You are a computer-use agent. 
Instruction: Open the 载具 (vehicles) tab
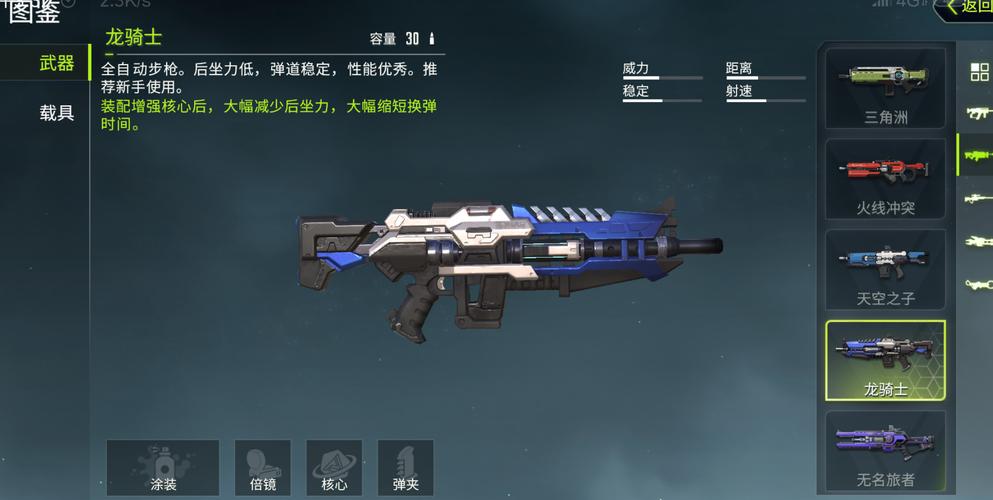[x=55, y=113]
